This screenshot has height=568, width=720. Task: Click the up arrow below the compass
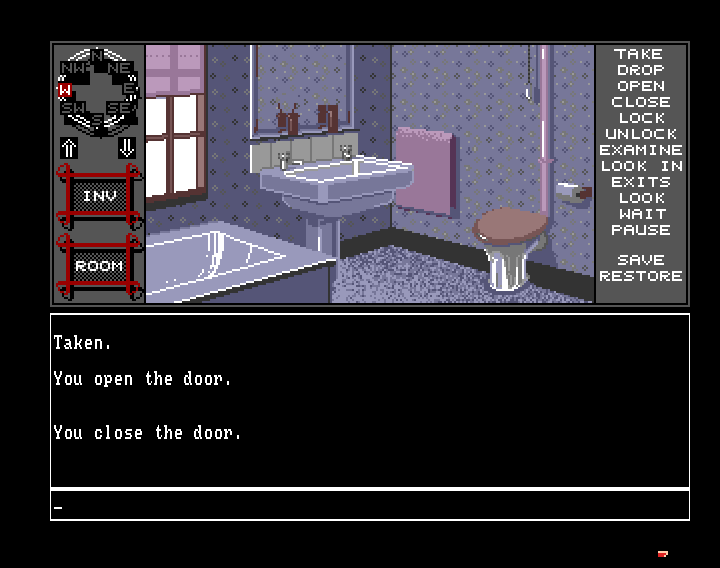[69, 148]
